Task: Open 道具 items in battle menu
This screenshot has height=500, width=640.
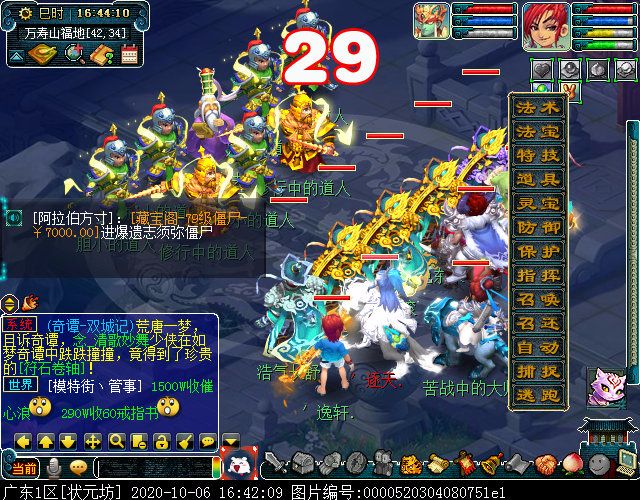Action: click(x=538, y=180)
